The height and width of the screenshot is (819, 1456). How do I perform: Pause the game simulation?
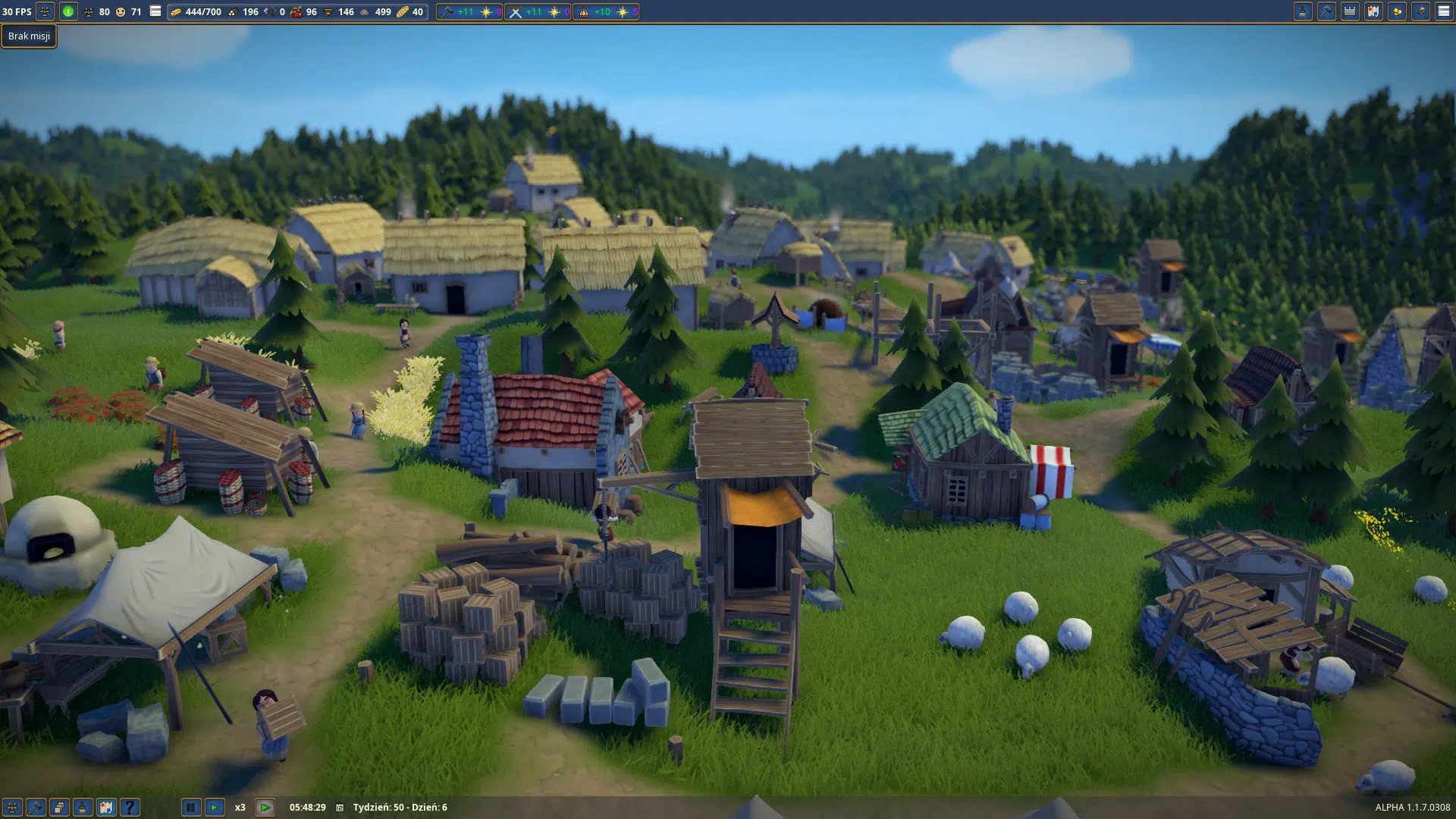pos(191,808)
